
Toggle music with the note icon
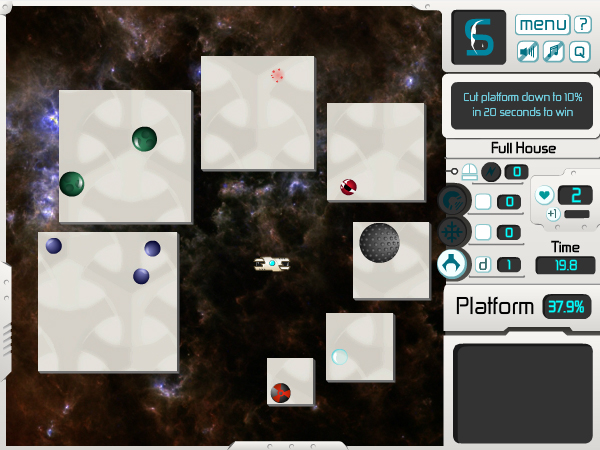tap(554, 51)
